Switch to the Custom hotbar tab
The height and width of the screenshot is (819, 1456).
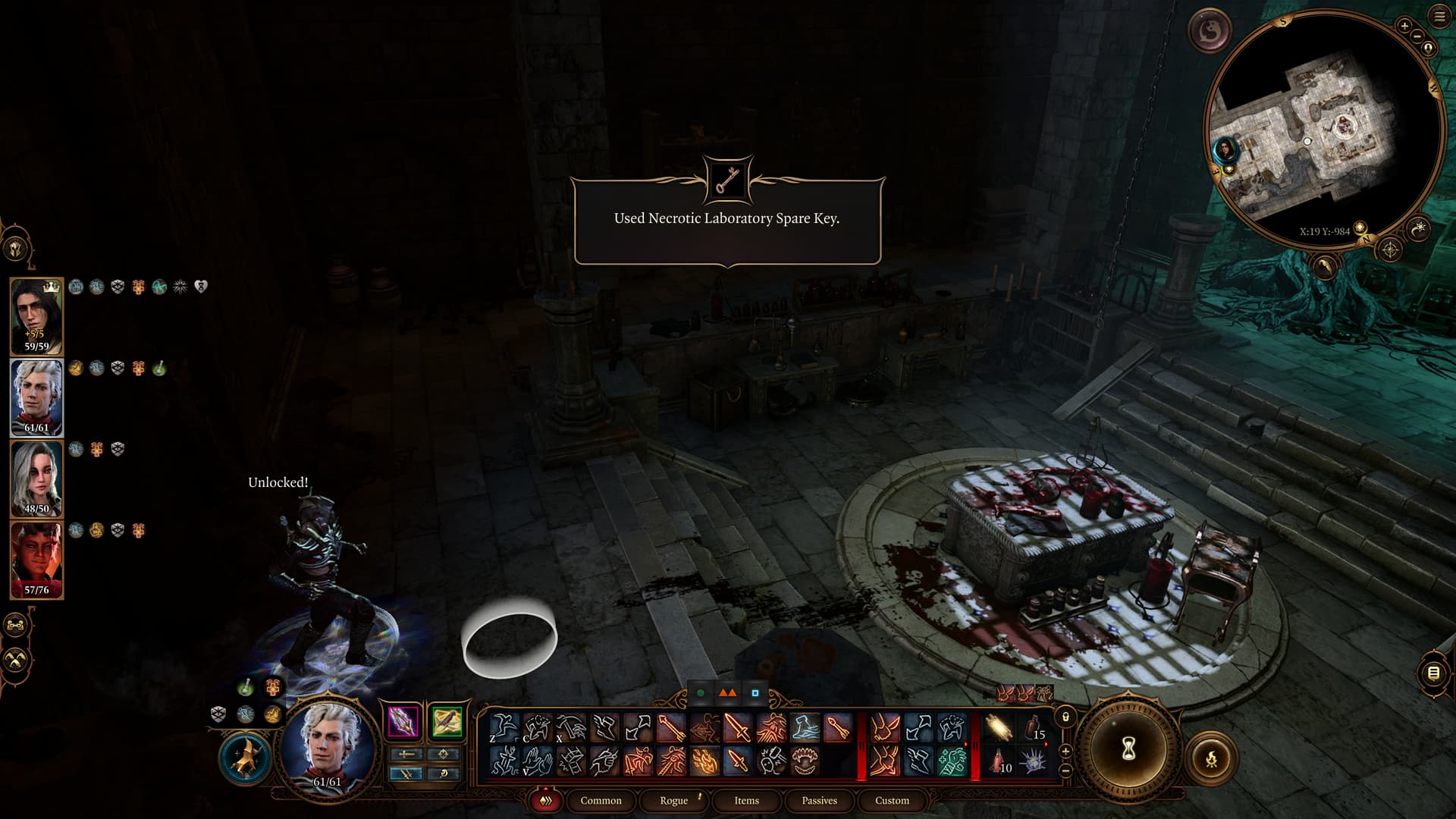click(892, 800)
